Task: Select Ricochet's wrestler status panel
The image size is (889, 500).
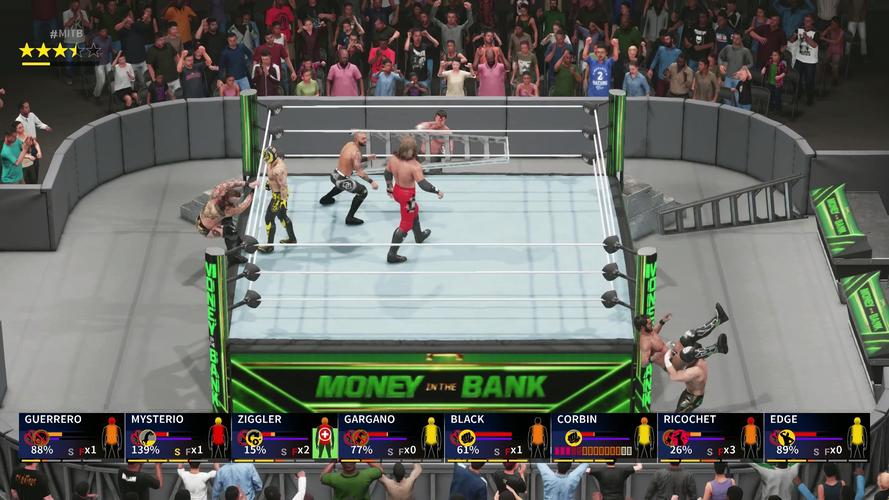Action: click(710, 437)
